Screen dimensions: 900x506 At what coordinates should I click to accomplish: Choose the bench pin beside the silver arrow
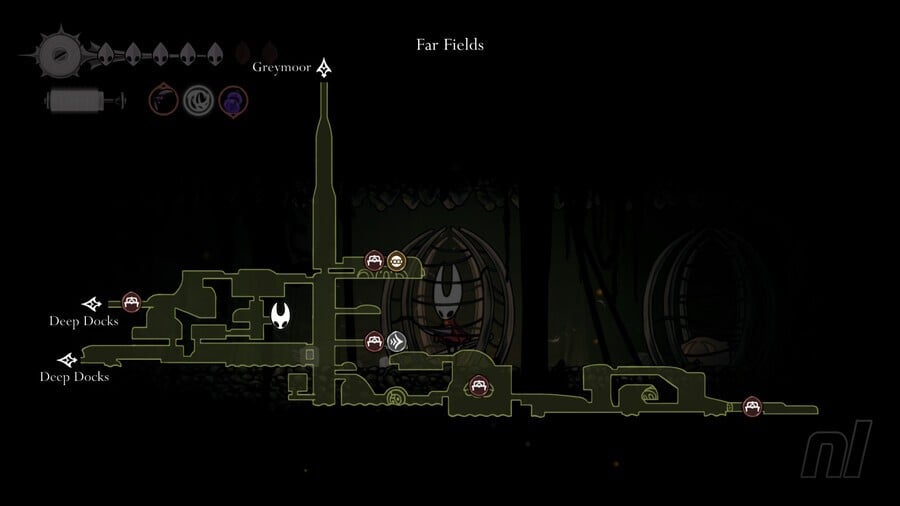pos(374,341)
